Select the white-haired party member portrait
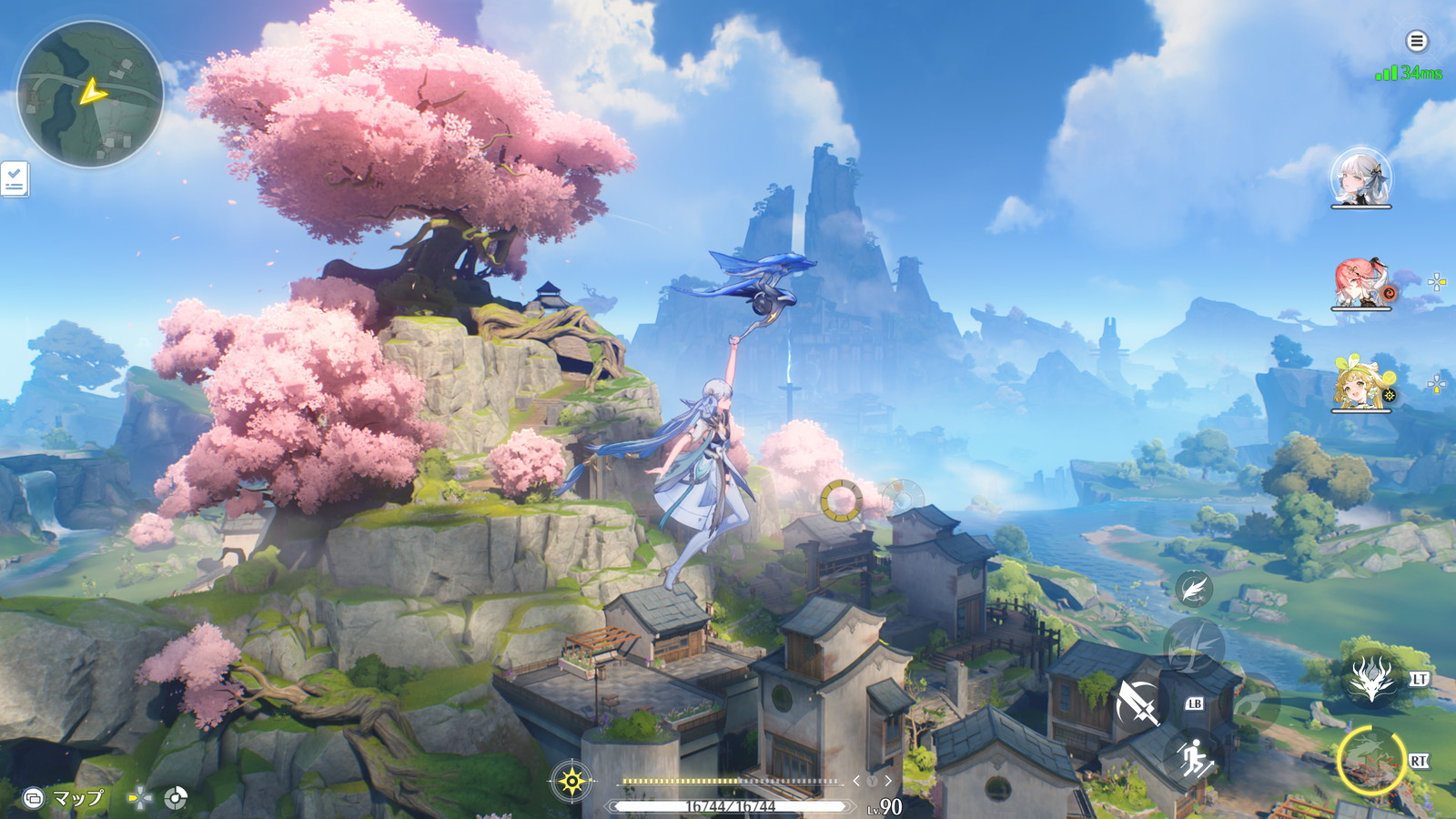1456x819 pixels. pyautogui.click(x=1360, y=177)
